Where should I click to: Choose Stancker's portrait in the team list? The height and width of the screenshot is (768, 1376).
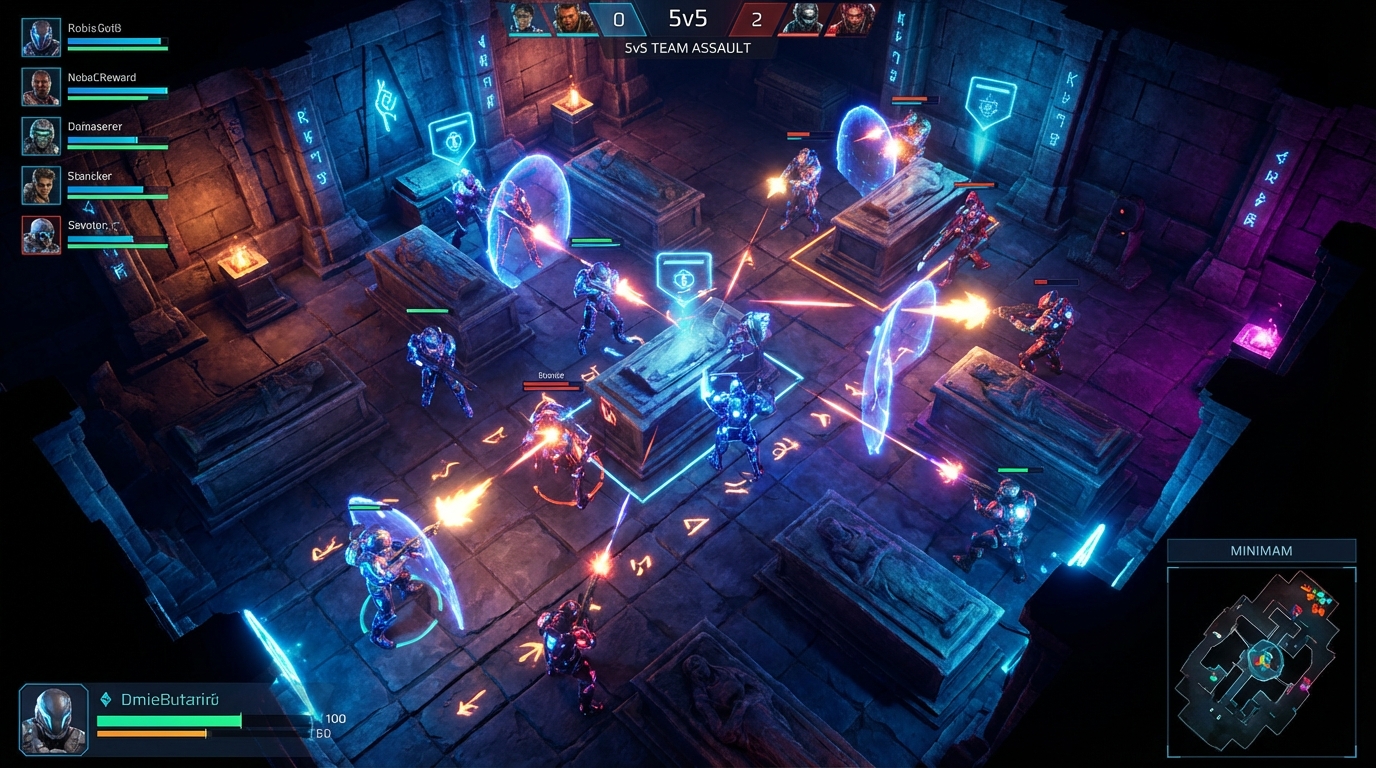point(41,185)
